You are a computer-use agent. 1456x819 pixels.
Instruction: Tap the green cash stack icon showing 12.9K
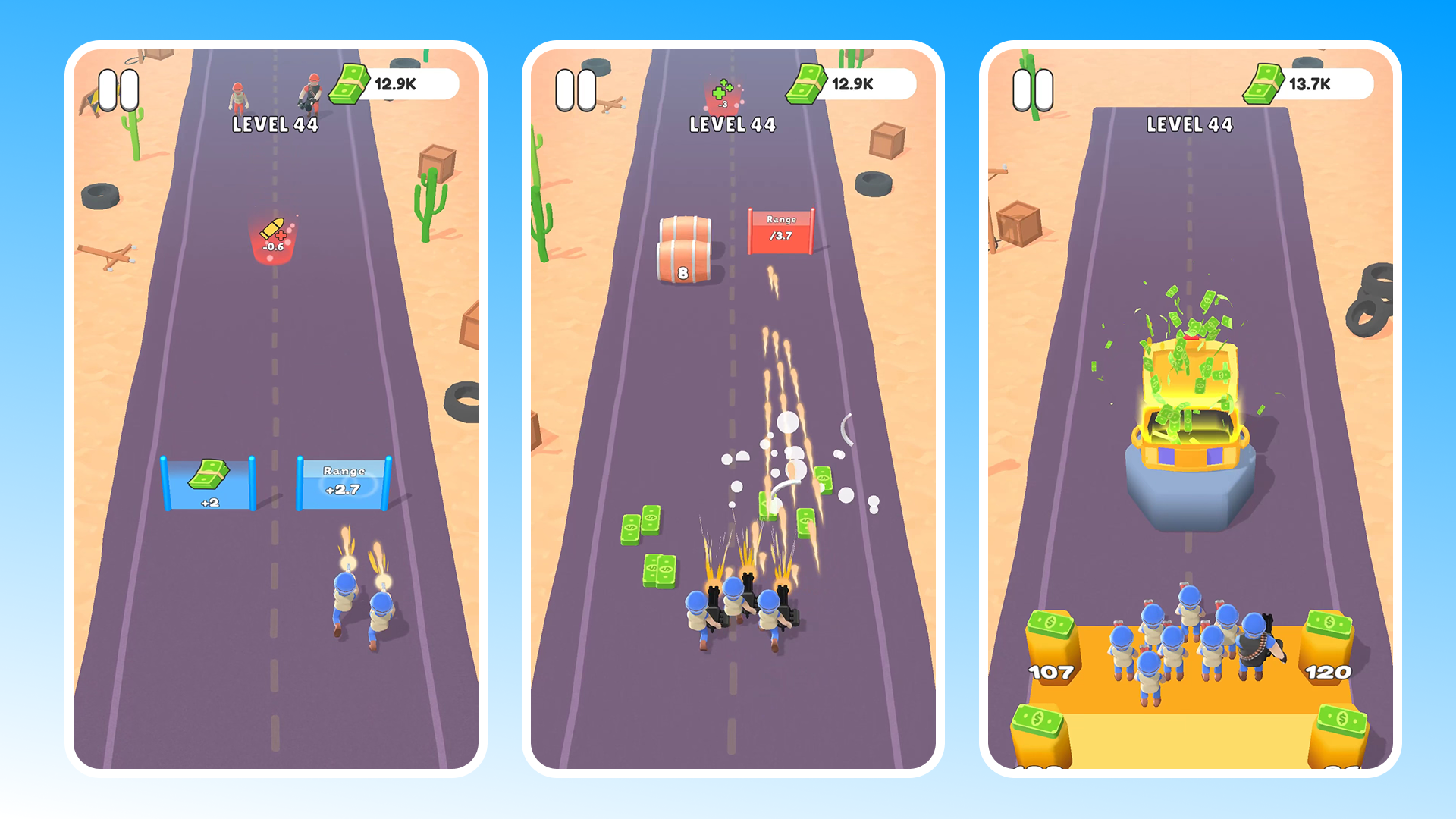click(351, 83)
